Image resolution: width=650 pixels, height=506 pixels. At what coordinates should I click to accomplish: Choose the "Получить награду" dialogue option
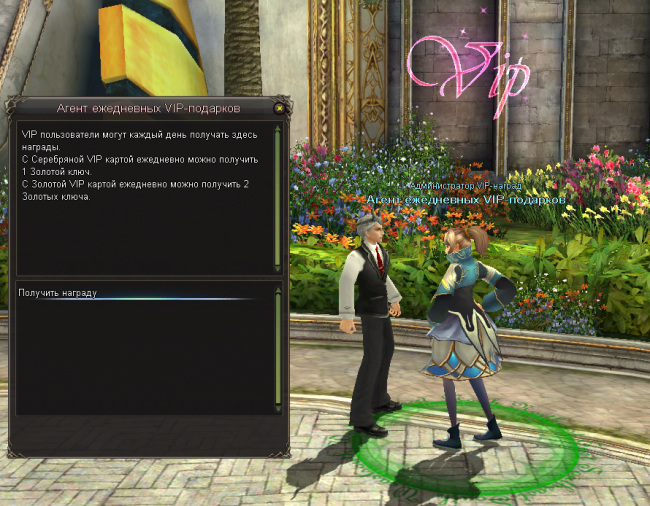[x=59, y=293]
